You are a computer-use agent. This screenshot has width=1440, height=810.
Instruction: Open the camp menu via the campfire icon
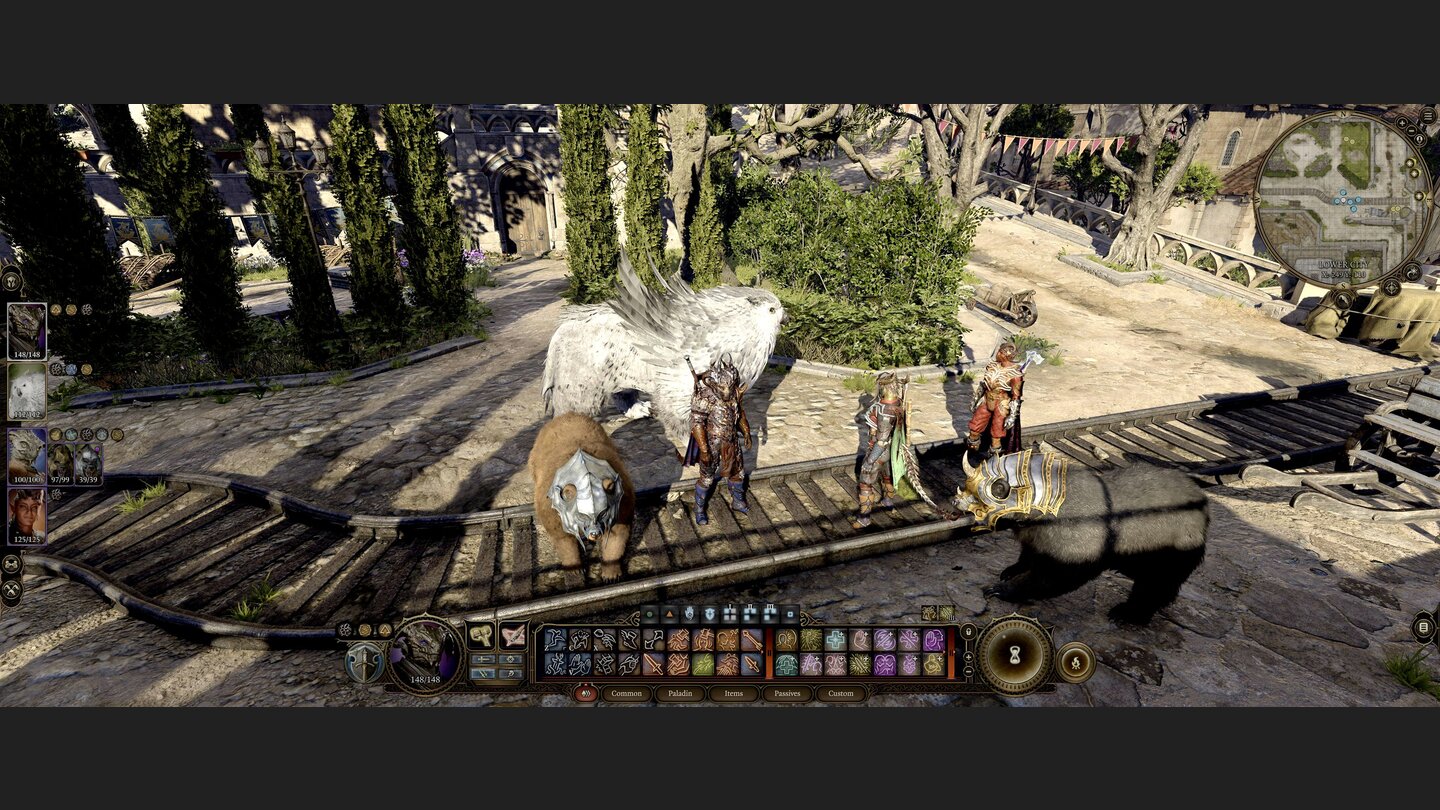click(1076, 661)
